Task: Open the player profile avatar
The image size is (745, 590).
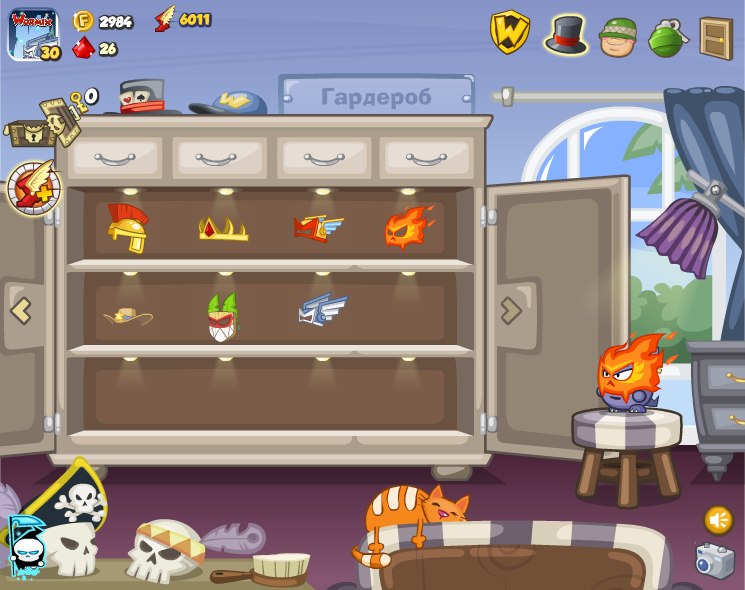Action: point(34,35)
